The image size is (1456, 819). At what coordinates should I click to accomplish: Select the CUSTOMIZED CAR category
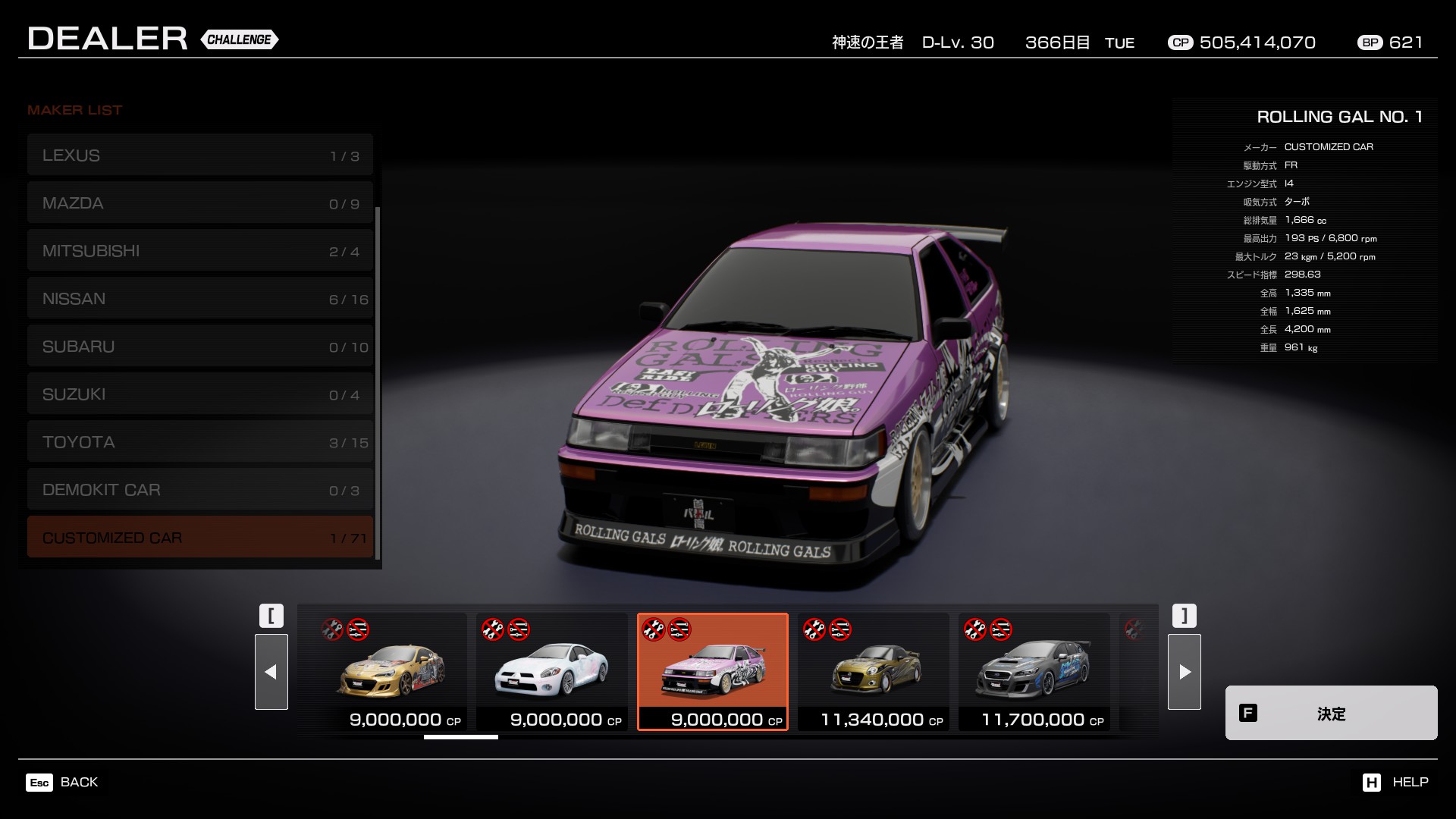click(200, 538)
